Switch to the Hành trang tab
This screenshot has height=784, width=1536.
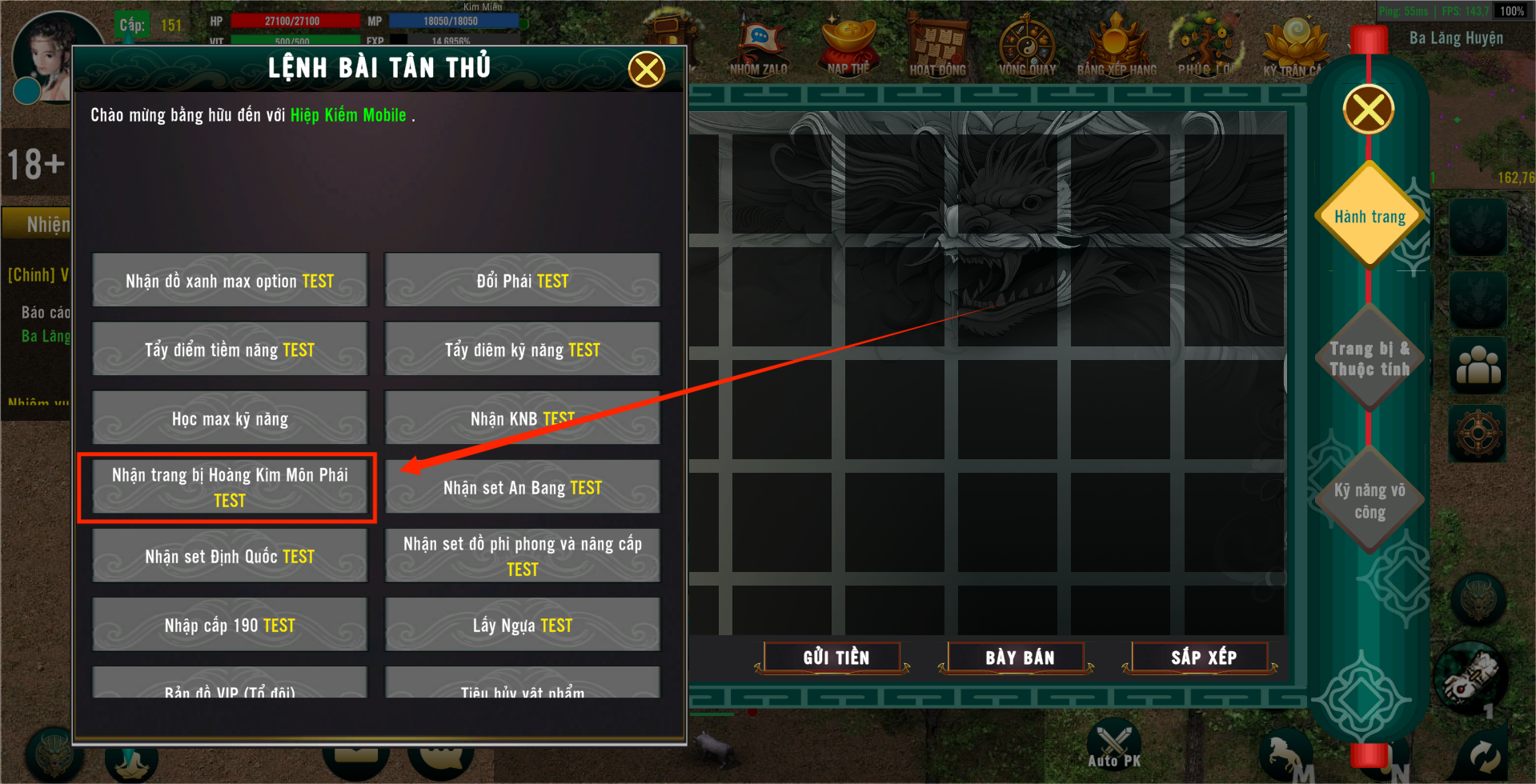click(x=1370, y=216)
